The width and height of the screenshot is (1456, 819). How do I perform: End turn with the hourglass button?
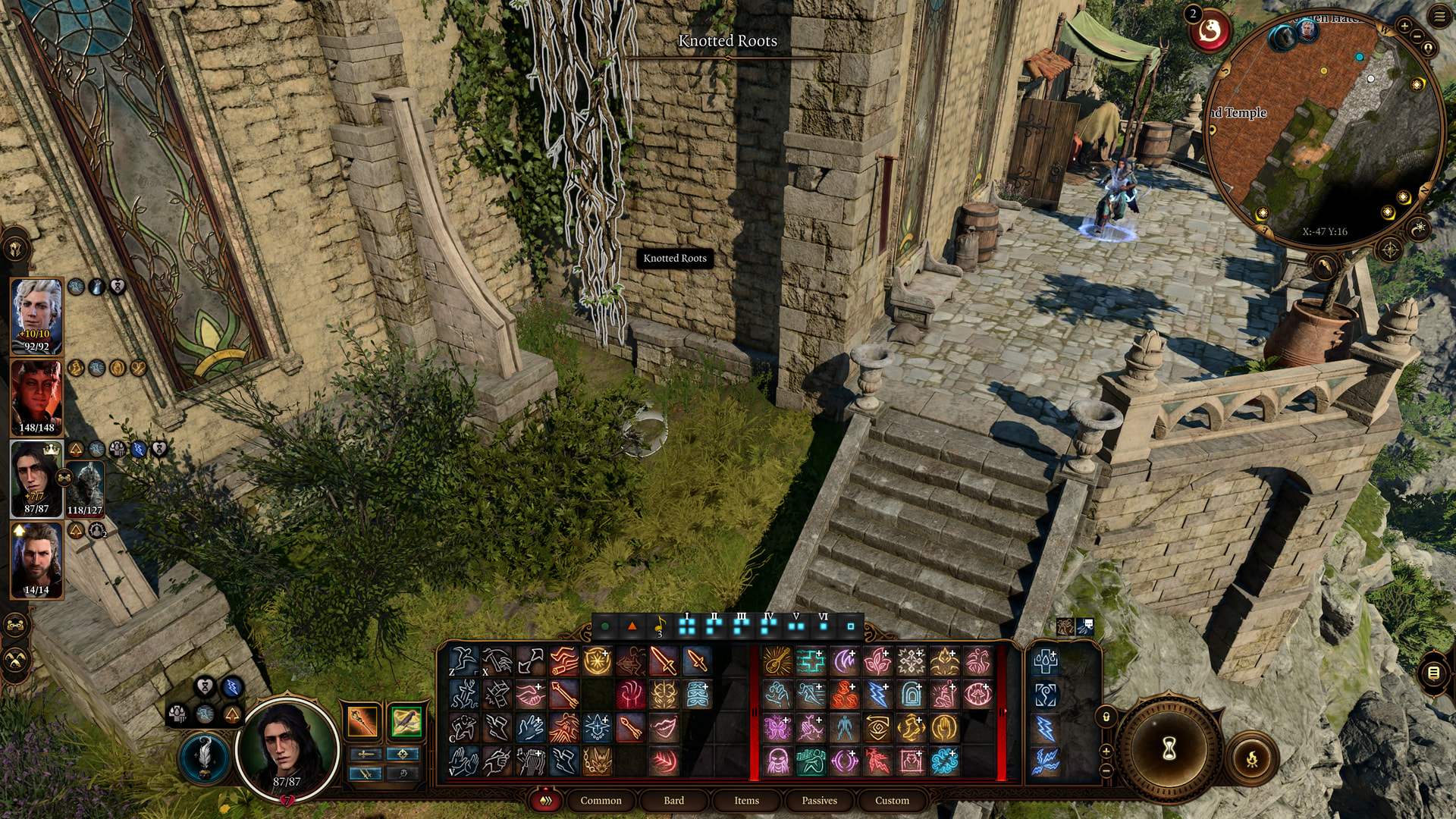click(1169, 749)
